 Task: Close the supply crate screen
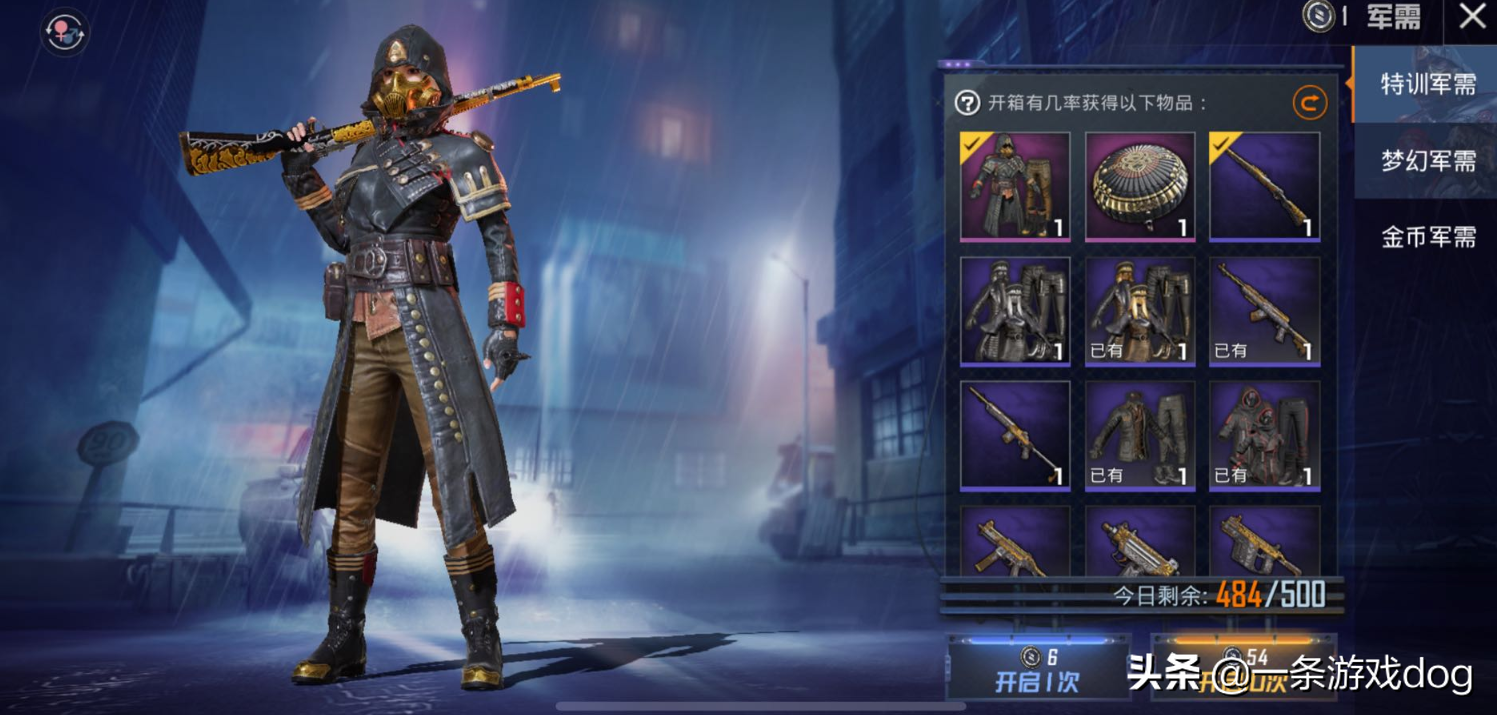[x=1472, y=17]
